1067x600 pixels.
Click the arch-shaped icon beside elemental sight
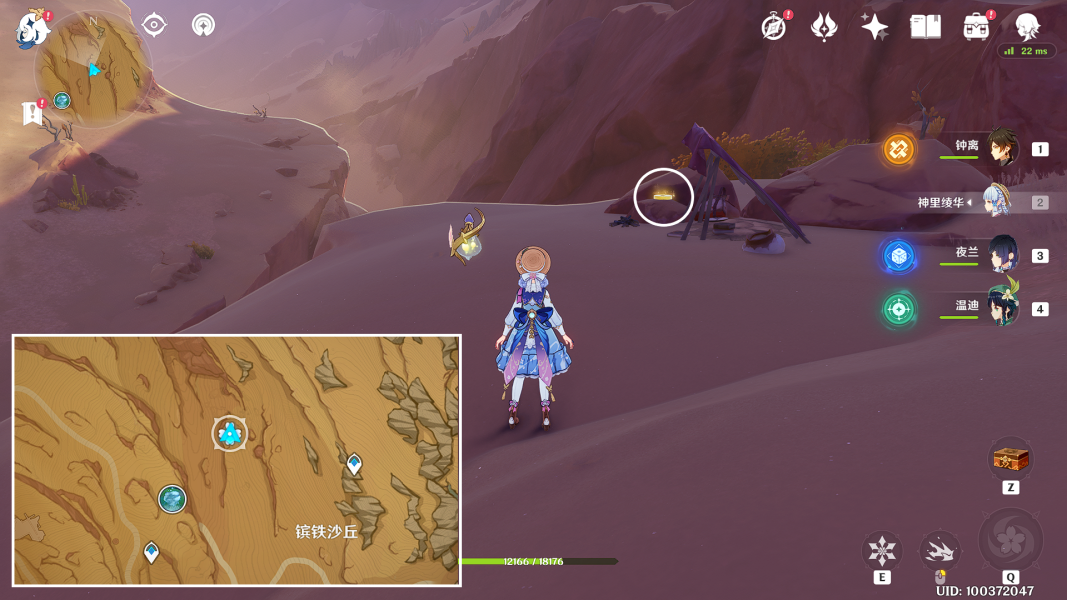tap(203, 24)
